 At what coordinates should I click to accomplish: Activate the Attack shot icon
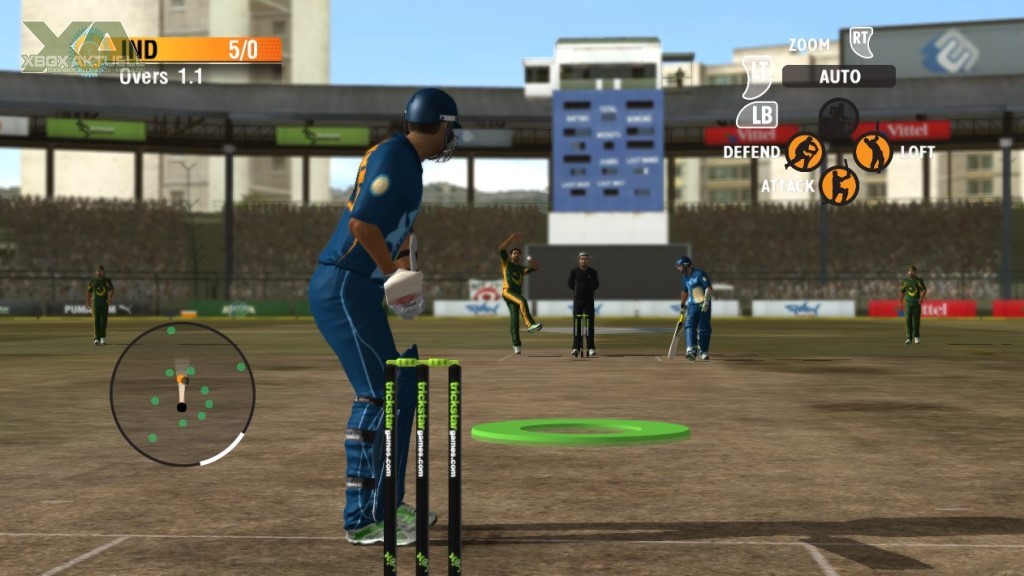point(839,185)
